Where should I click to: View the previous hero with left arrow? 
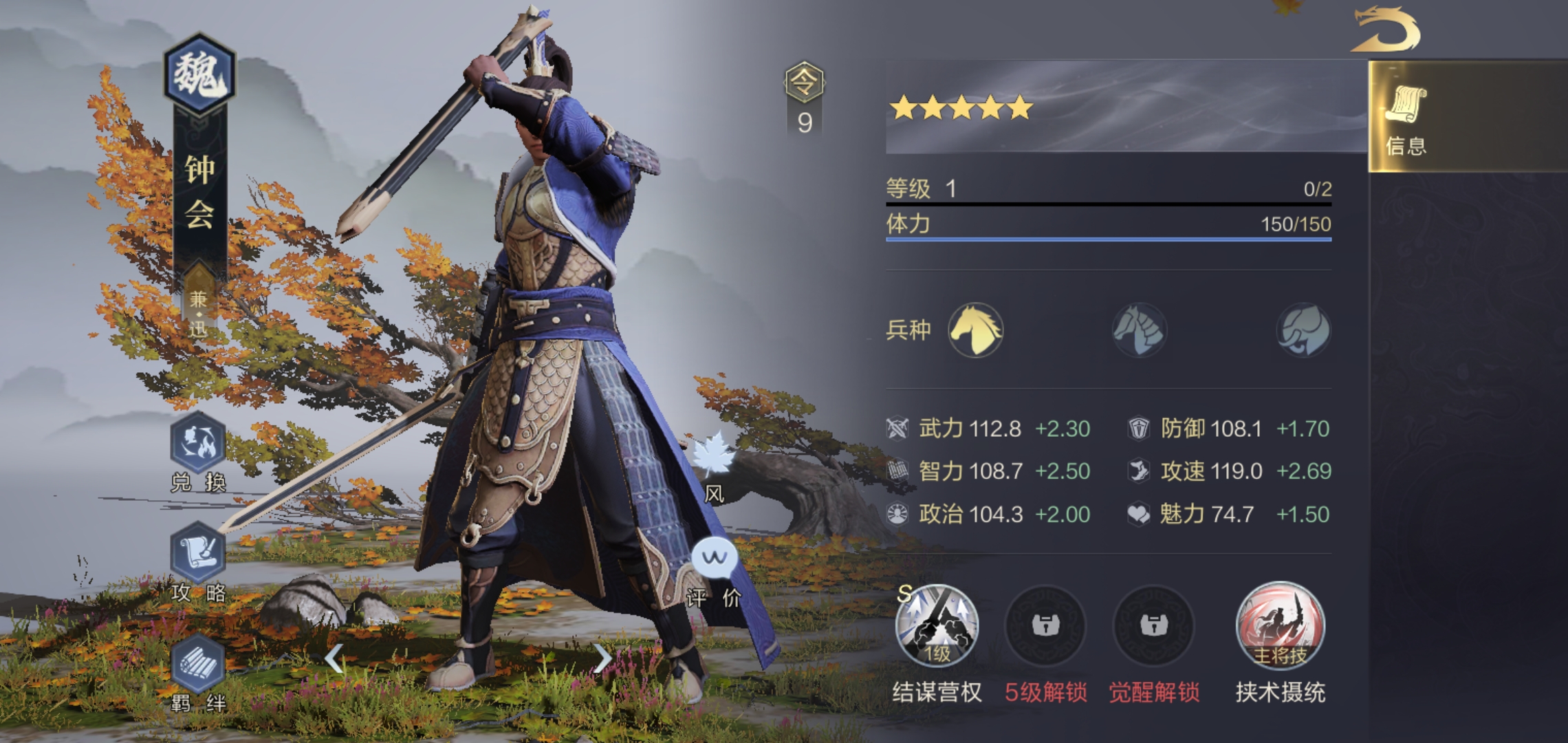pyautogui.click(x=334, y=658)
